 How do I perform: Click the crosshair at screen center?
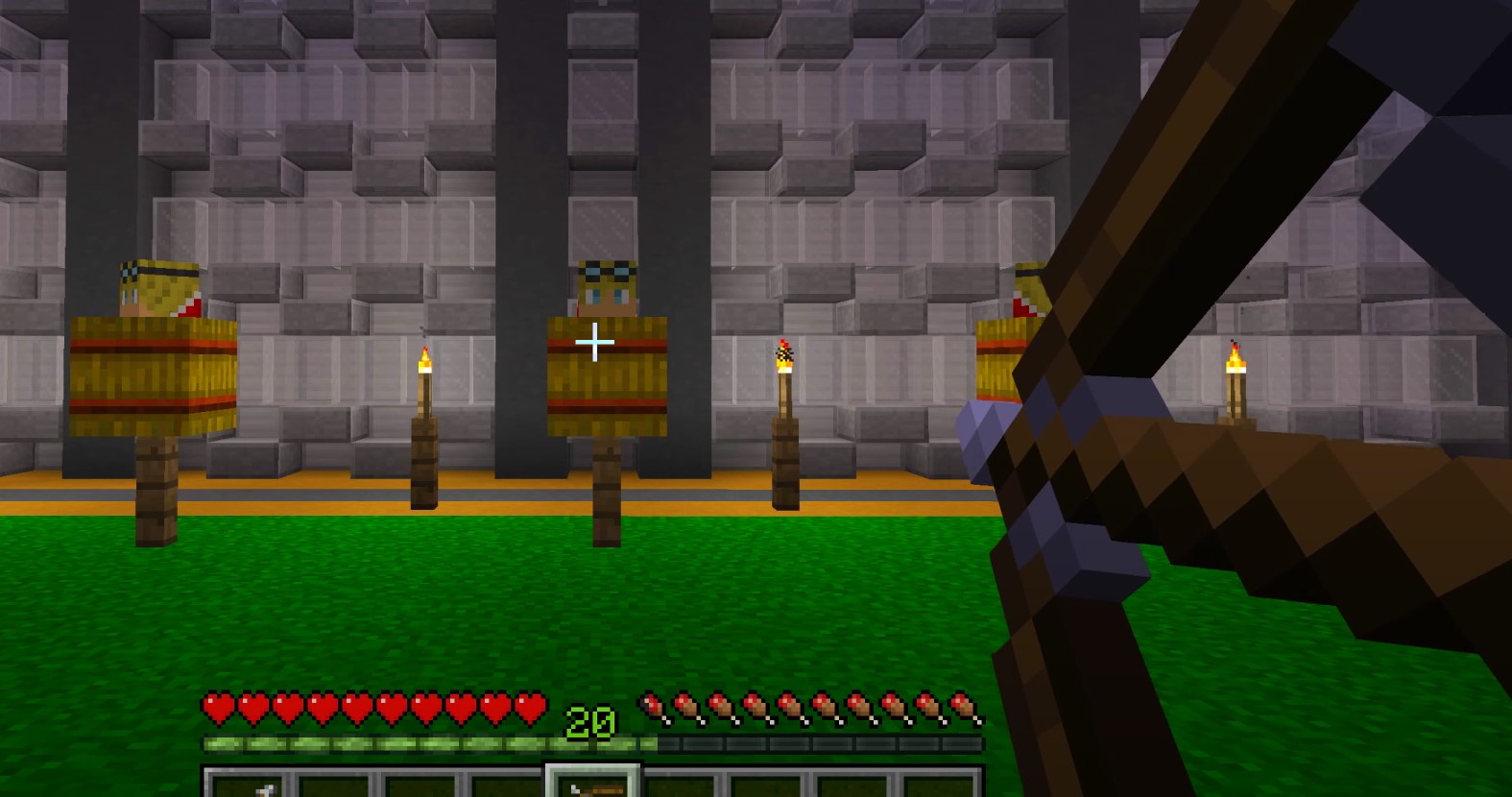(595, 342)
